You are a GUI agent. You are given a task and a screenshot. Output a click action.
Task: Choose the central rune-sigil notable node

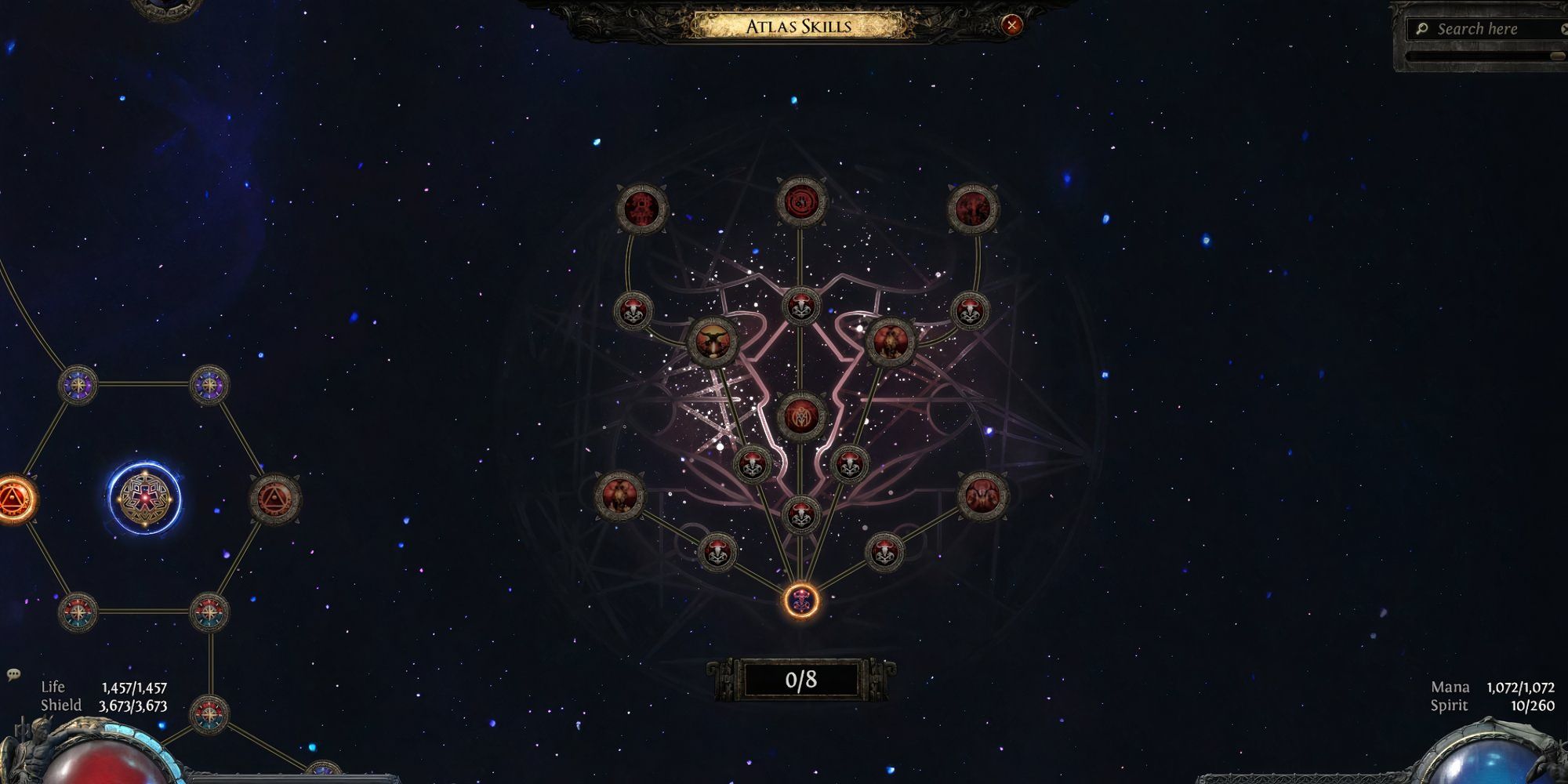point(801,415)
